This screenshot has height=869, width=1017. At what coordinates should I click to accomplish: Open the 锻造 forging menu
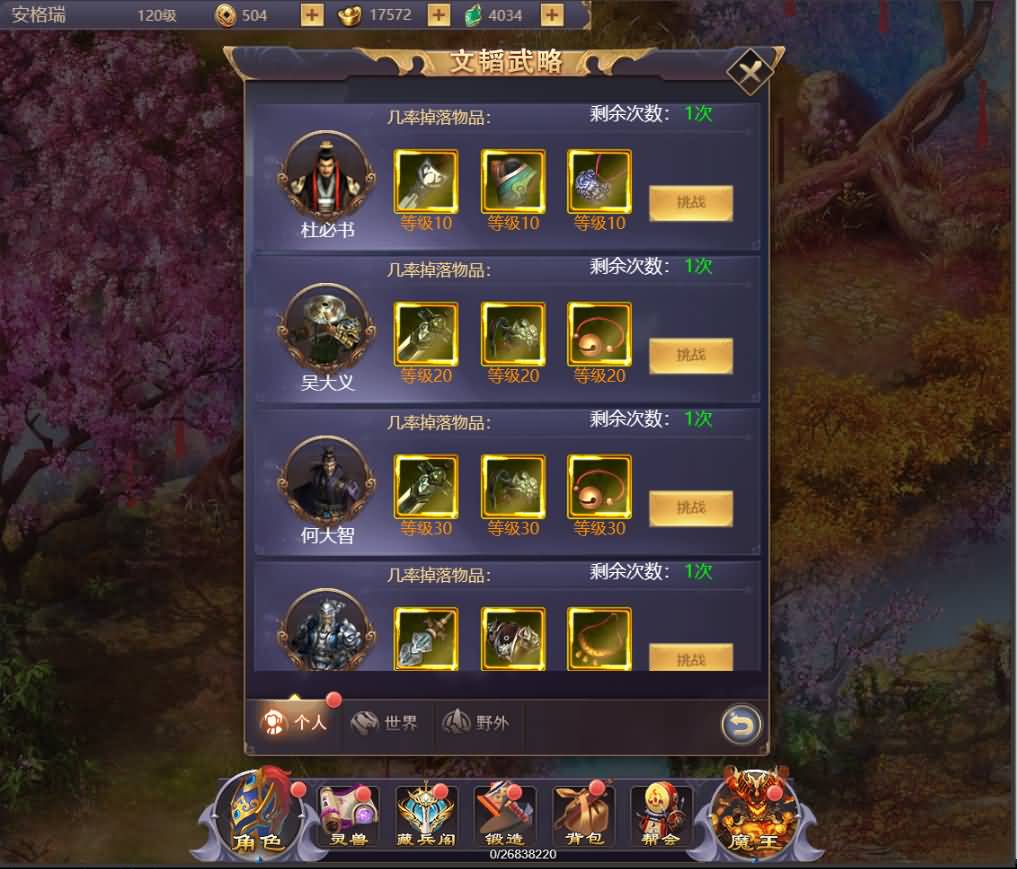click(504, 817)
